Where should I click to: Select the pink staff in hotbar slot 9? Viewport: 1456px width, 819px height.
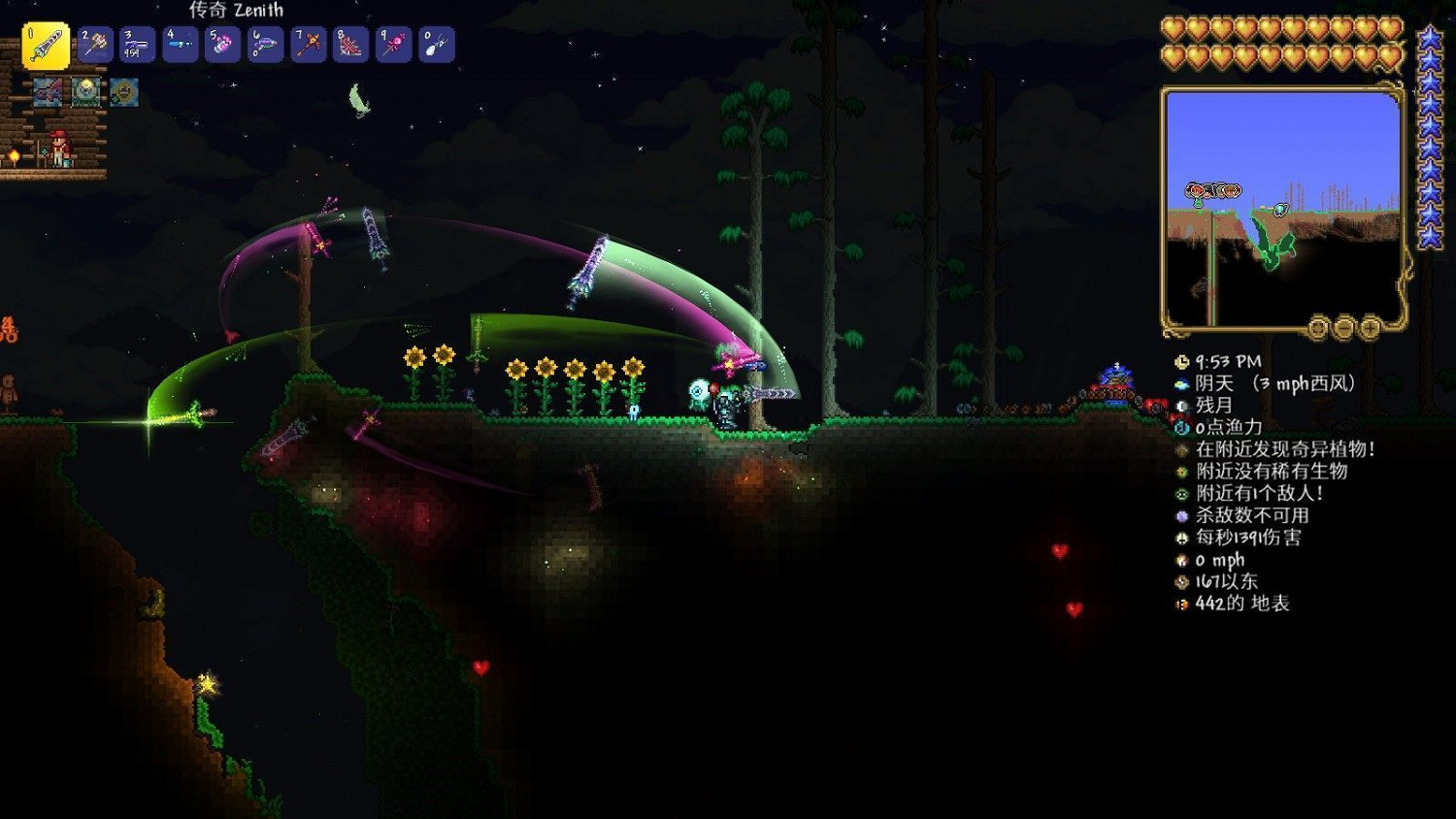[x=393, y=44]
